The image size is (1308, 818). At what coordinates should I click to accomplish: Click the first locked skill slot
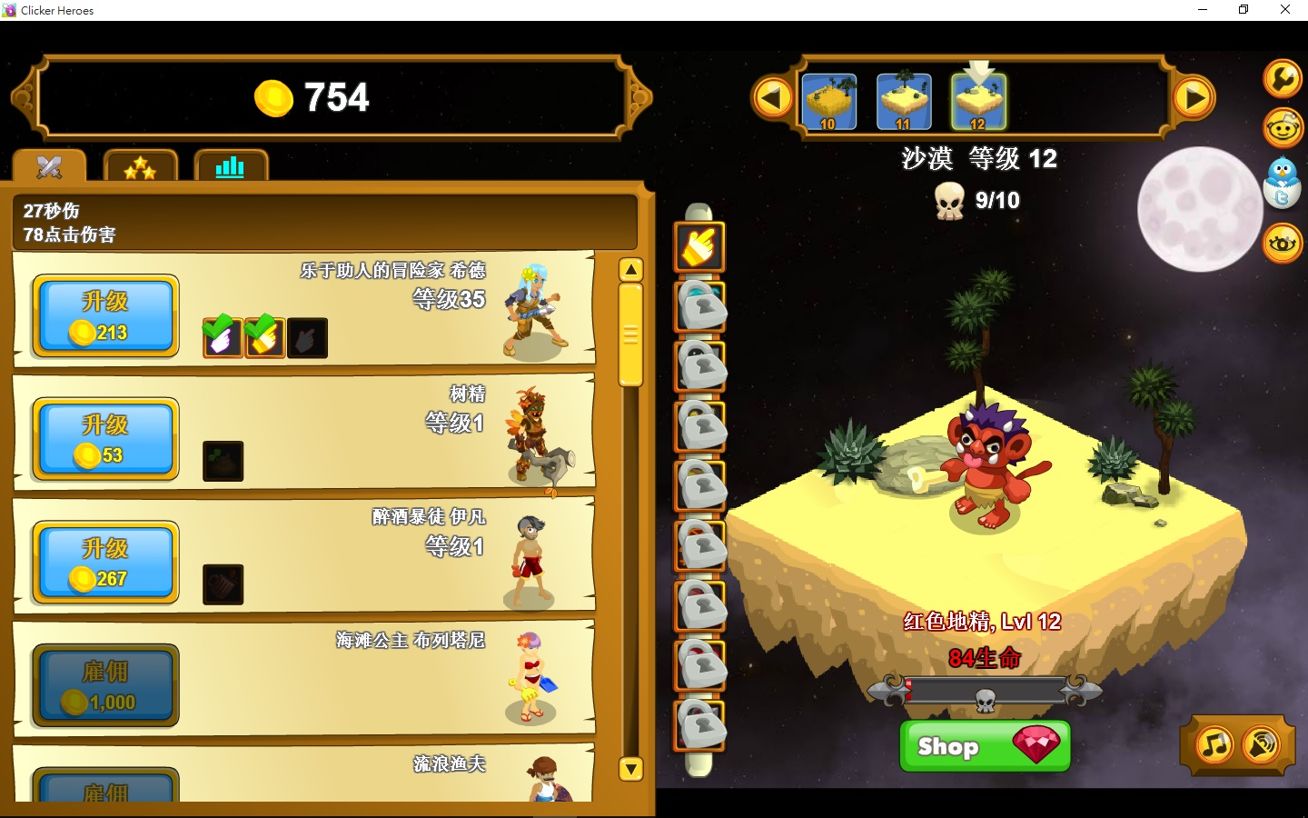click(x=697, y=305)
